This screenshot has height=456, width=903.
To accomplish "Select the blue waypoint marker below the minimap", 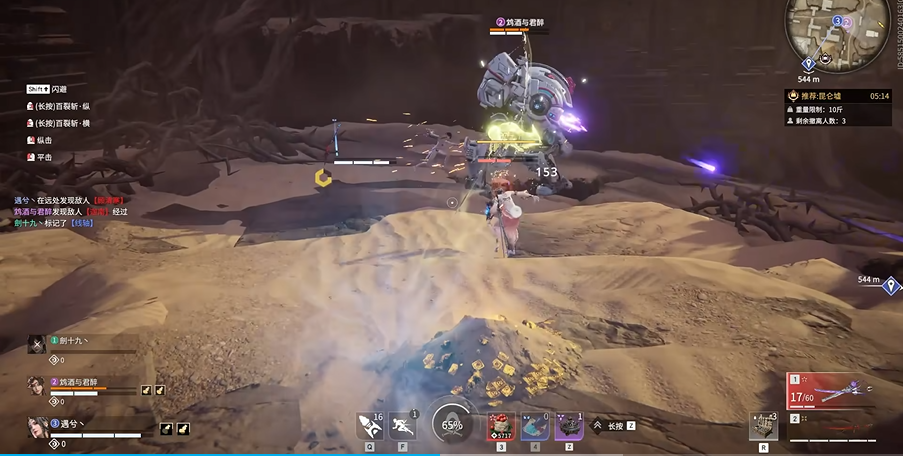I will tap(808, 64).
